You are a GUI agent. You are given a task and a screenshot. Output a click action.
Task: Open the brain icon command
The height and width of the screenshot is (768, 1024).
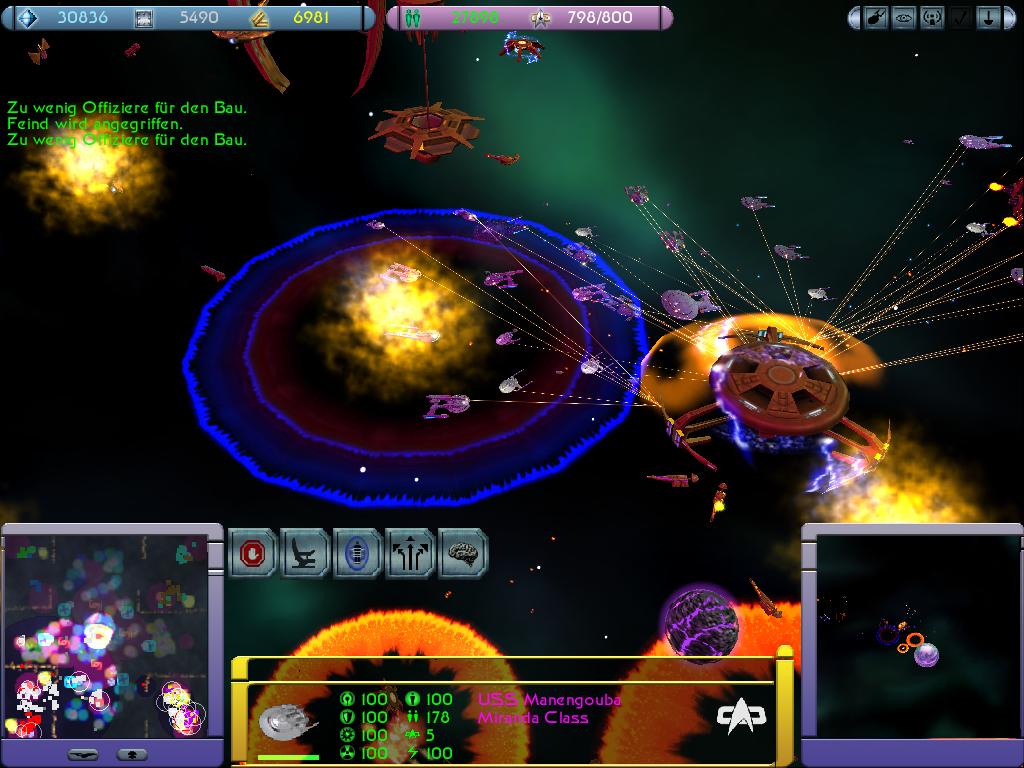[462, 554]
